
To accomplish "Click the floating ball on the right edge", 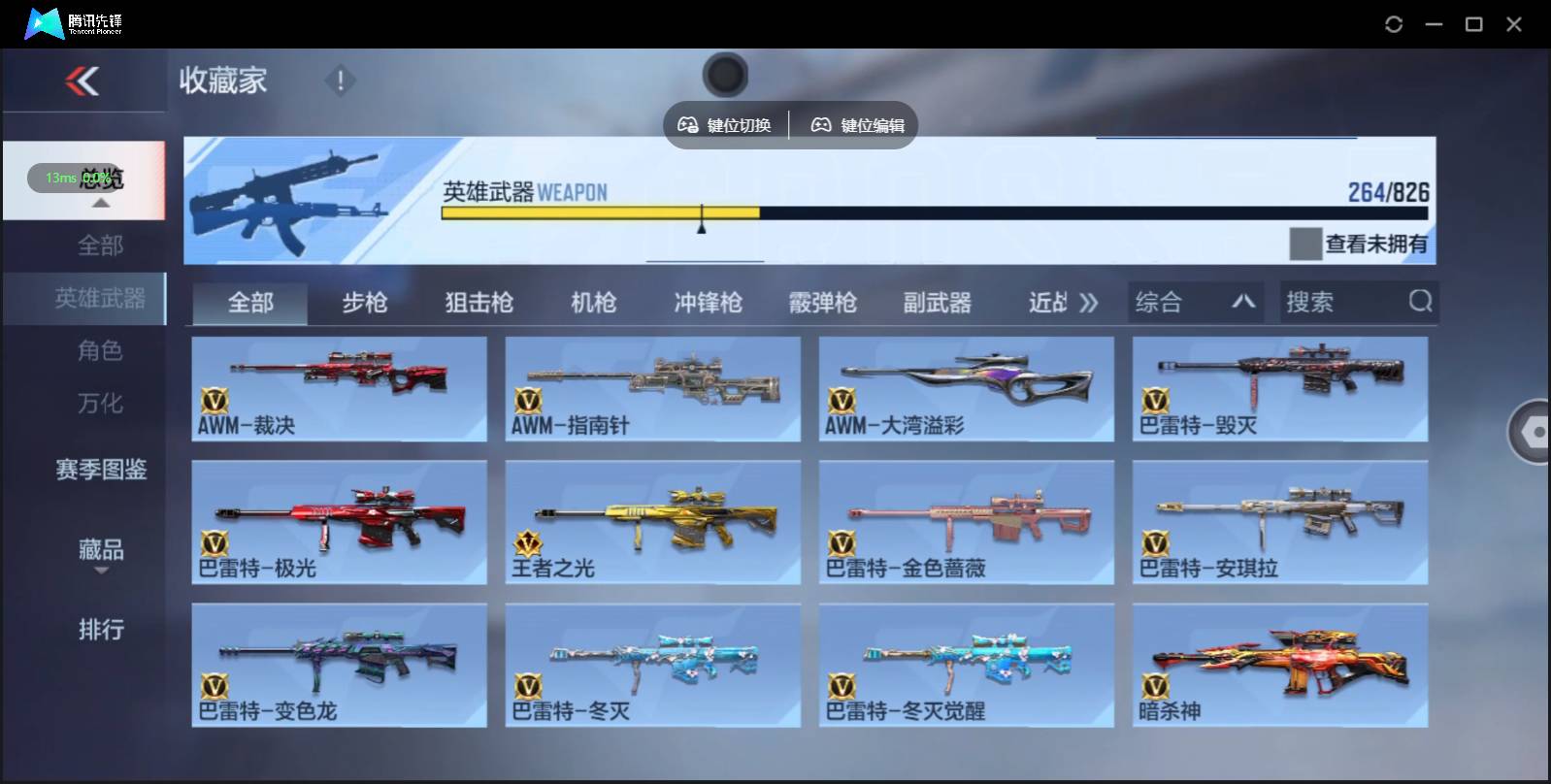I will [1531, 431].
